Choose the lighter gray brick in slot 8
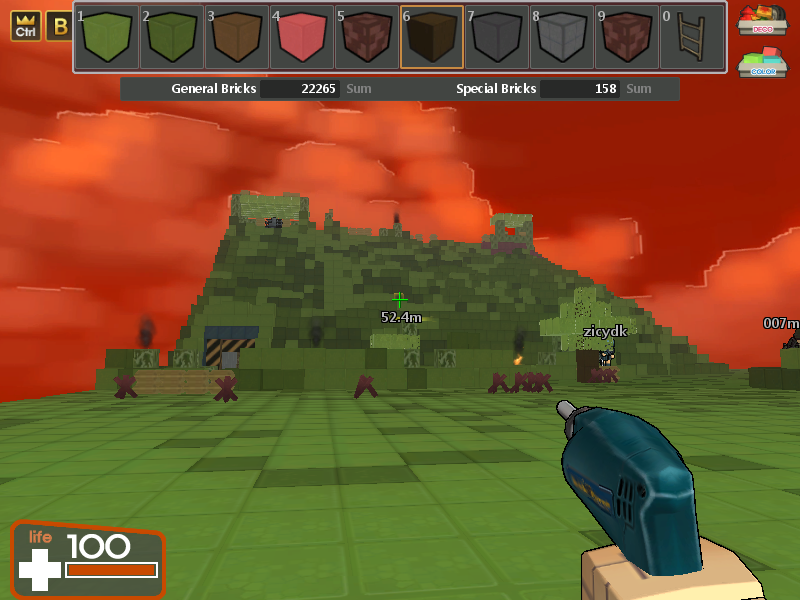The image size is (800, 600). pyautogui.click(x=561, y=37)
